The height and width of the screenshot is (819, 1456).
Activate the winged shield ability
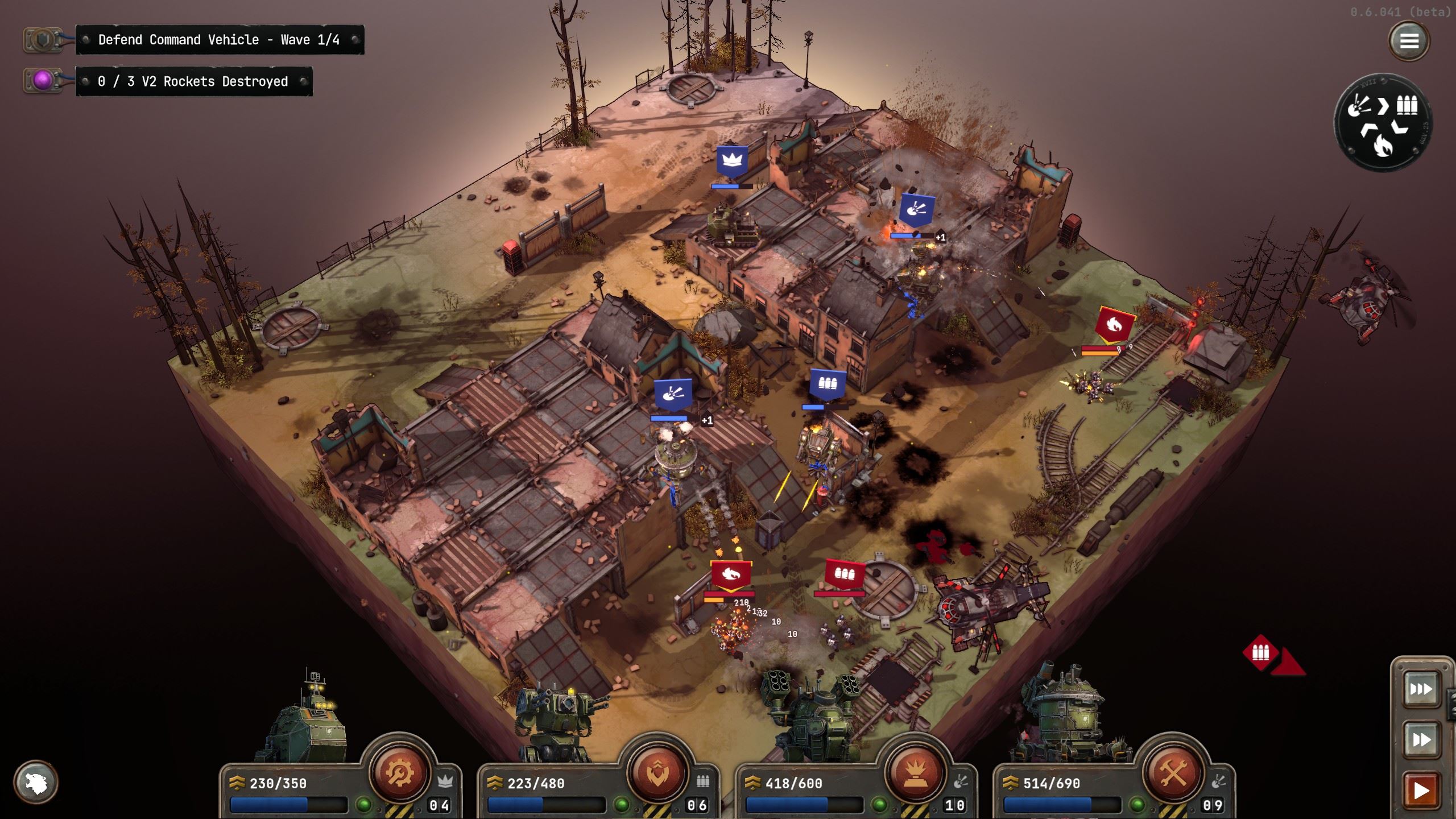pos(657,772)
